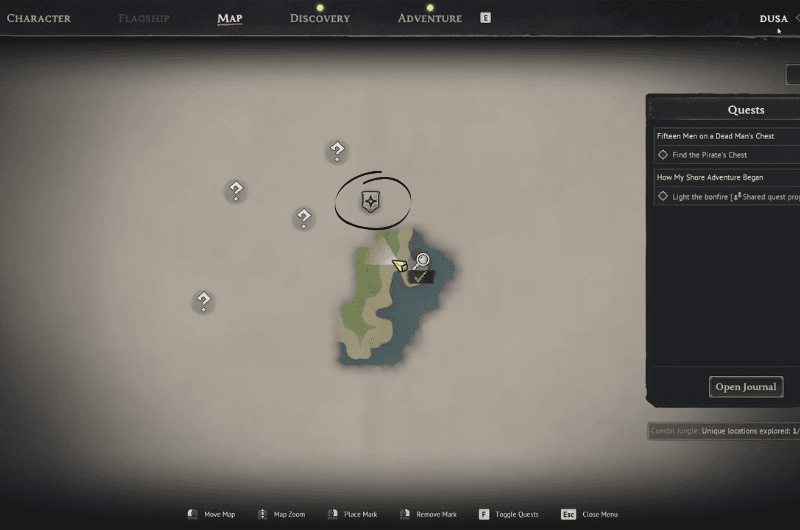
Task: Go to the Discovery tab
Action: point(320,18)
